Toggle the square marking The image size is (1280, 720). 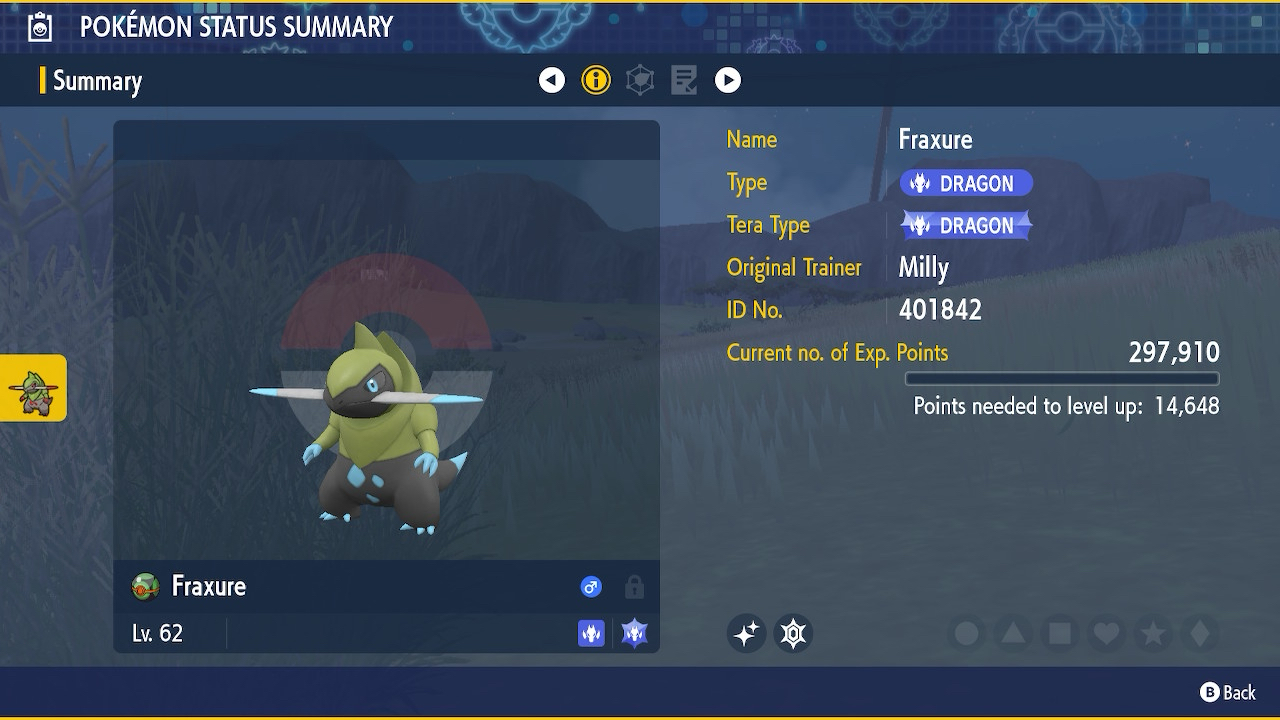click(x=1060, y=633)
